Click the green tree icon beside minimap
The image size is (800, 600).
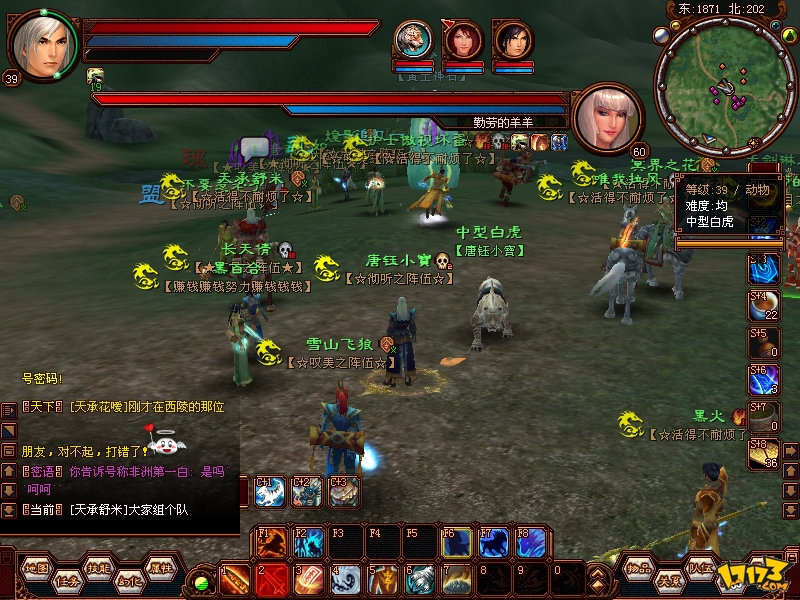click(x=792, y=36)
